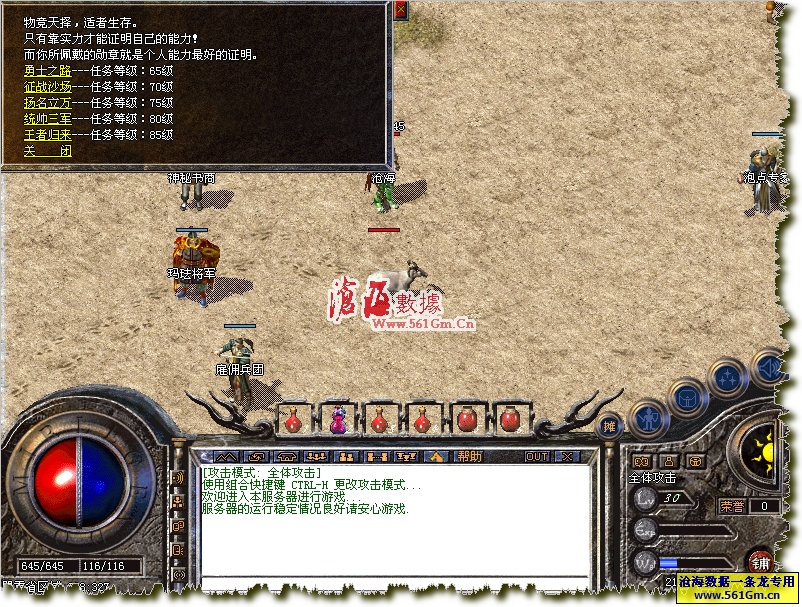
Task: Close the NPC dialog with red X
Action: click(x=401, y=10)
